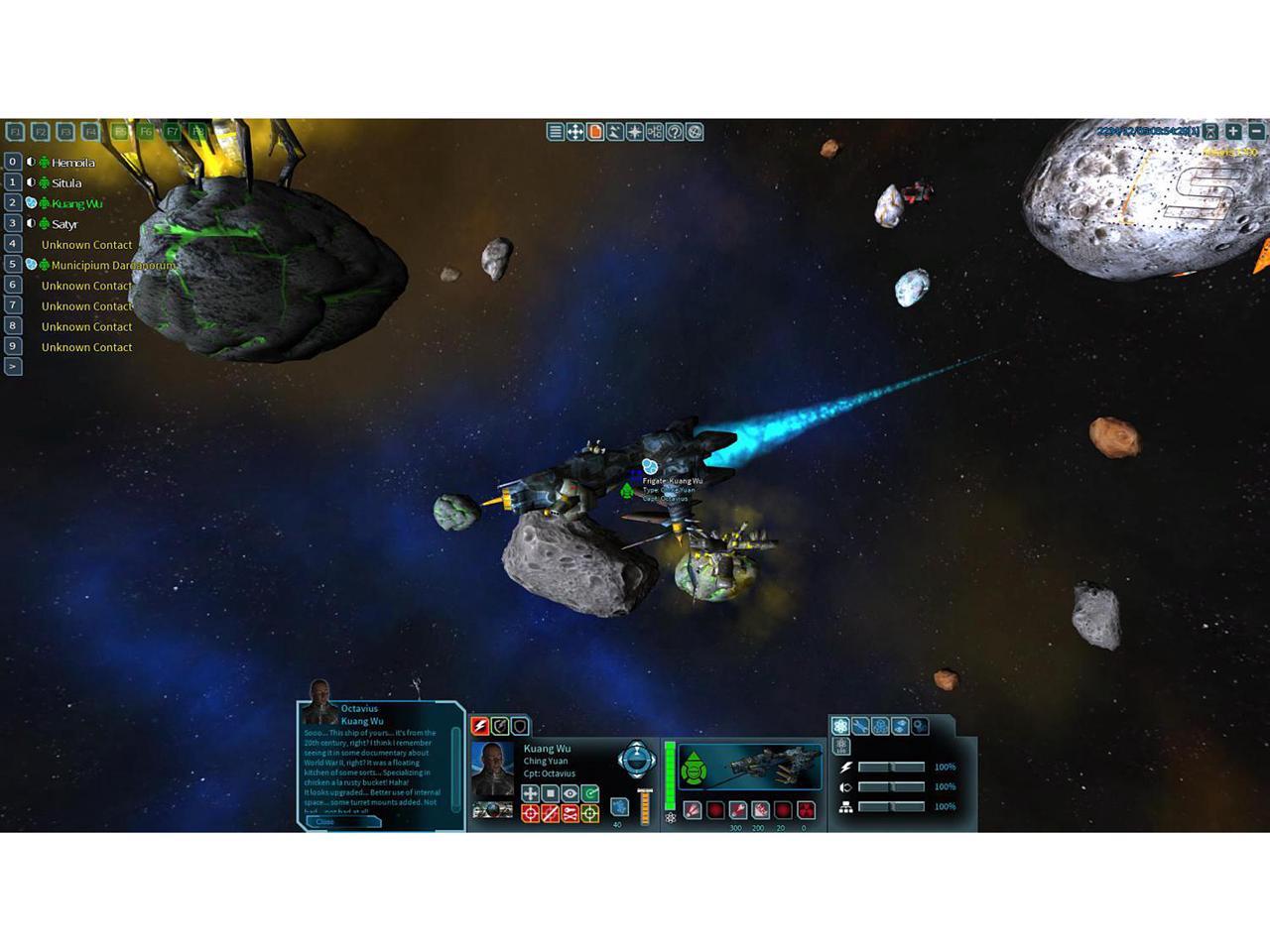Toggle the orange document toolbar icon
1270x952 pixels.
595,132
